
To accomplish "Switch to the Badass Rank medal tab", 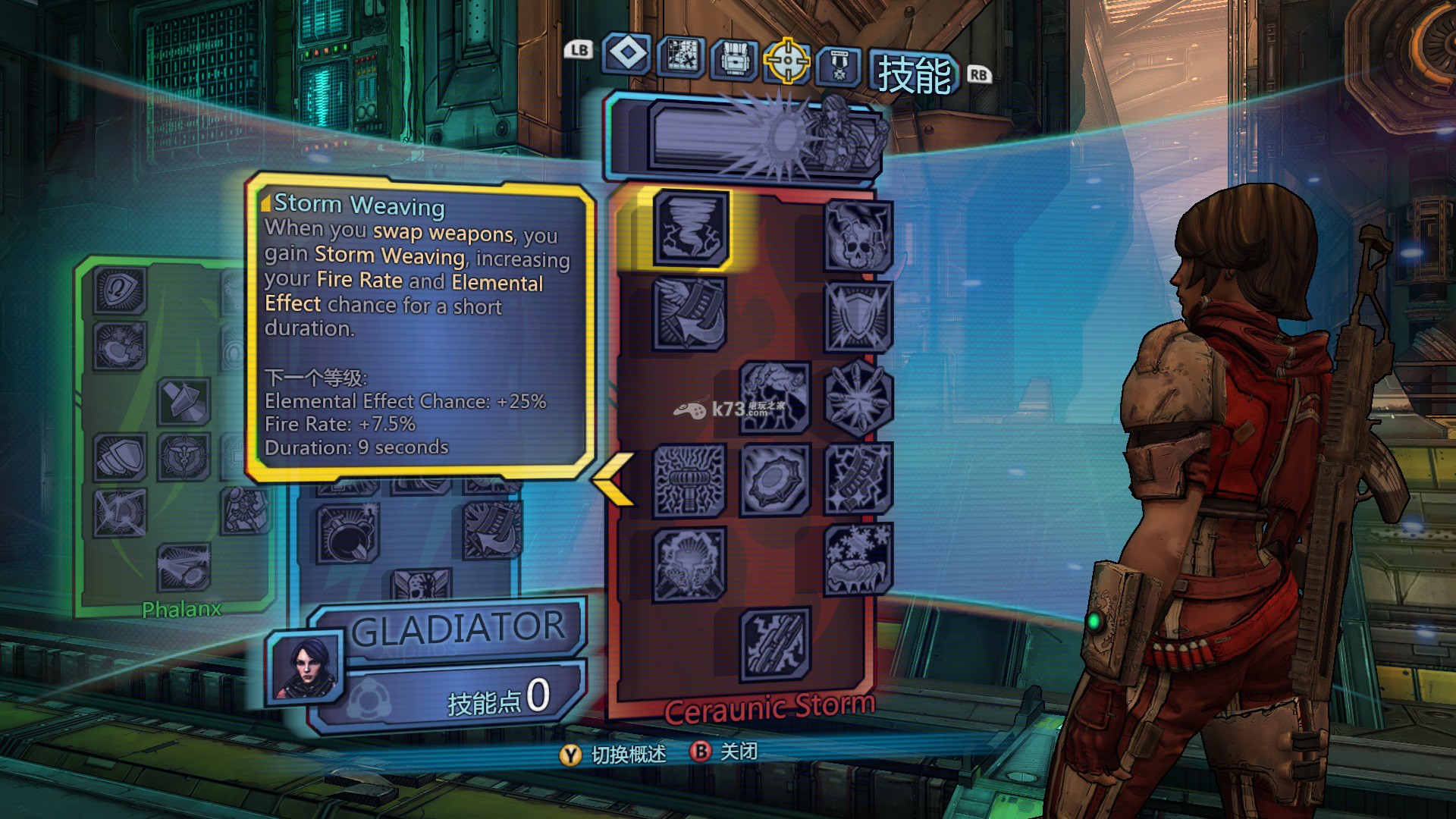I will point(839,65).
